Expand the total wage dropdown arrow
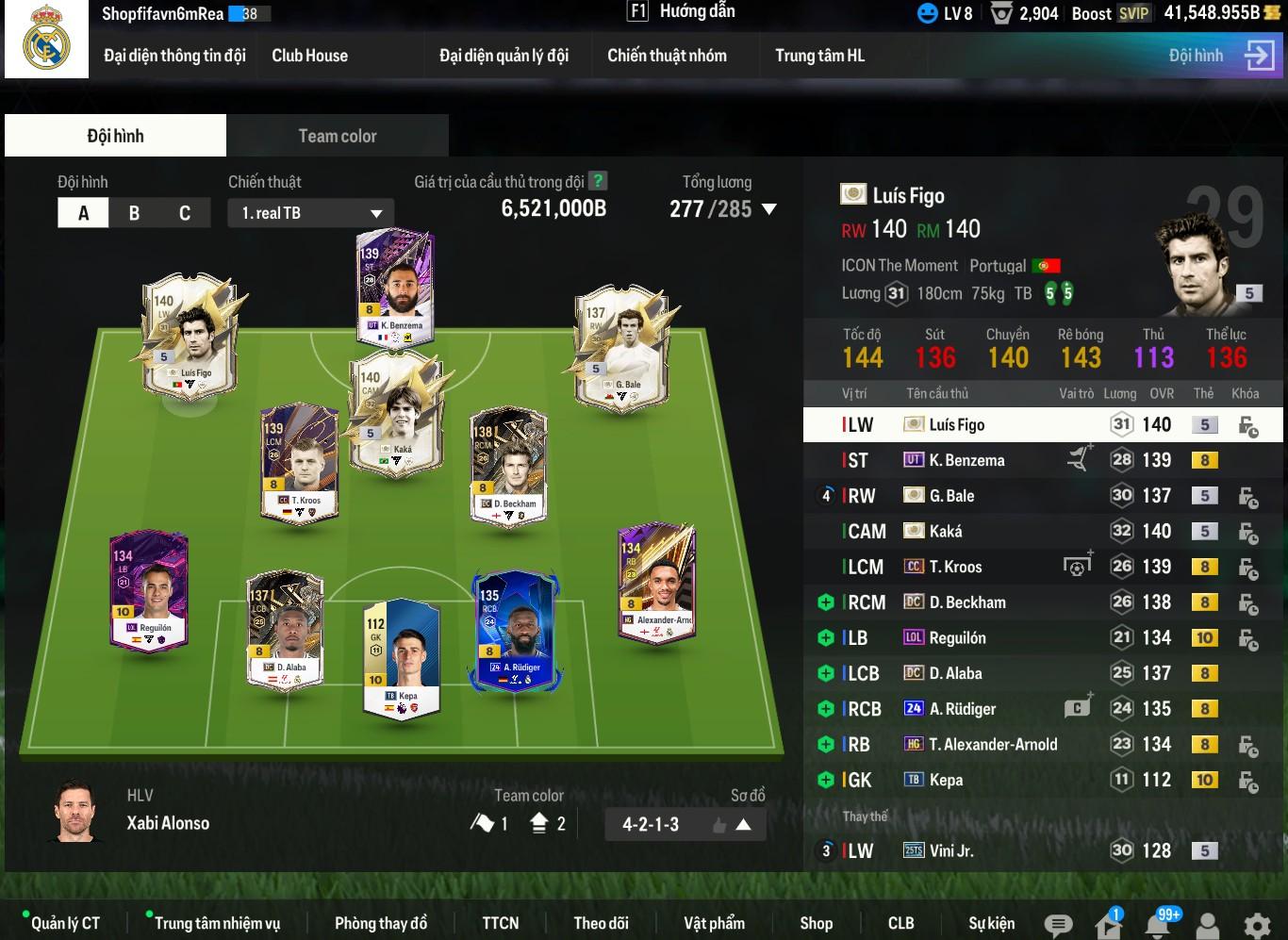This screenshot has width=1288, height=940. (x=769, y=209)
